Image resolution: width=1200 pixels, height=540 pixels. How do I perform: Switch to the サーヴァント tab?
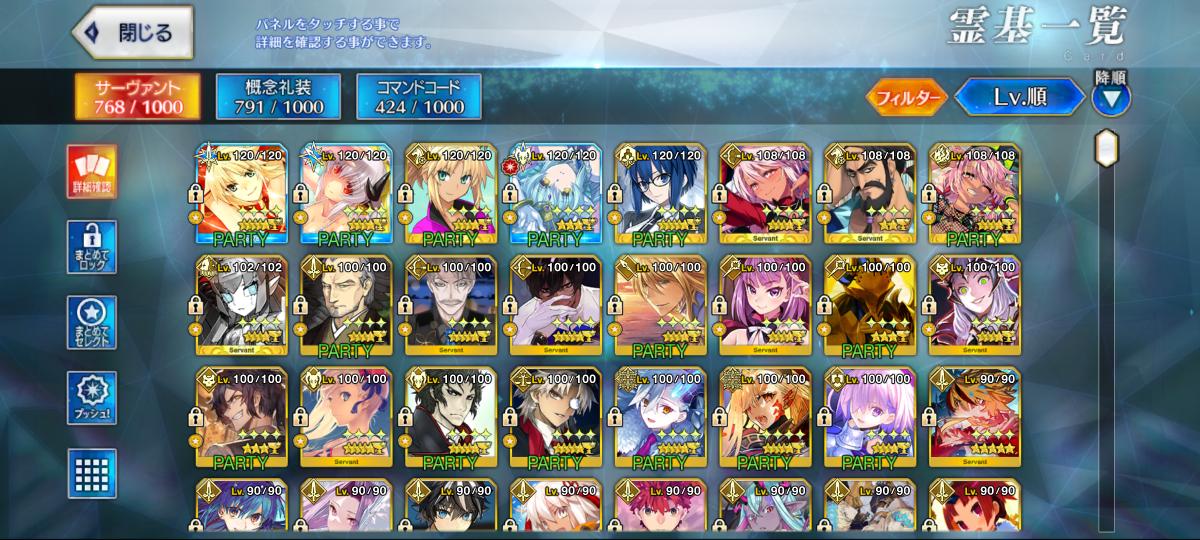coord(137,96)
